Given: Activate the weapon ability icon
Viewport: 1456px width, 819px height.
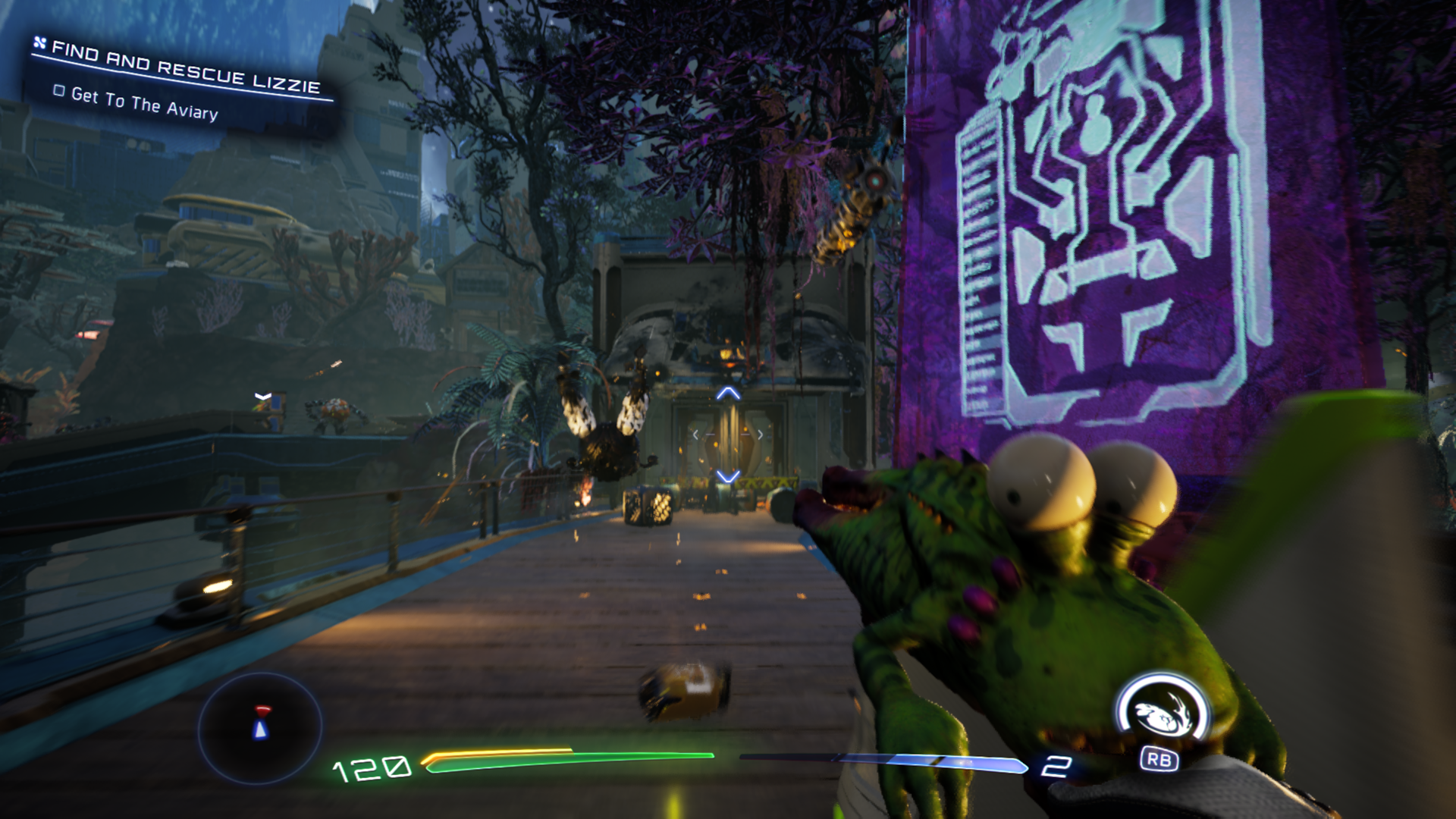Looking at the screenshot, I should [1160, 714].
